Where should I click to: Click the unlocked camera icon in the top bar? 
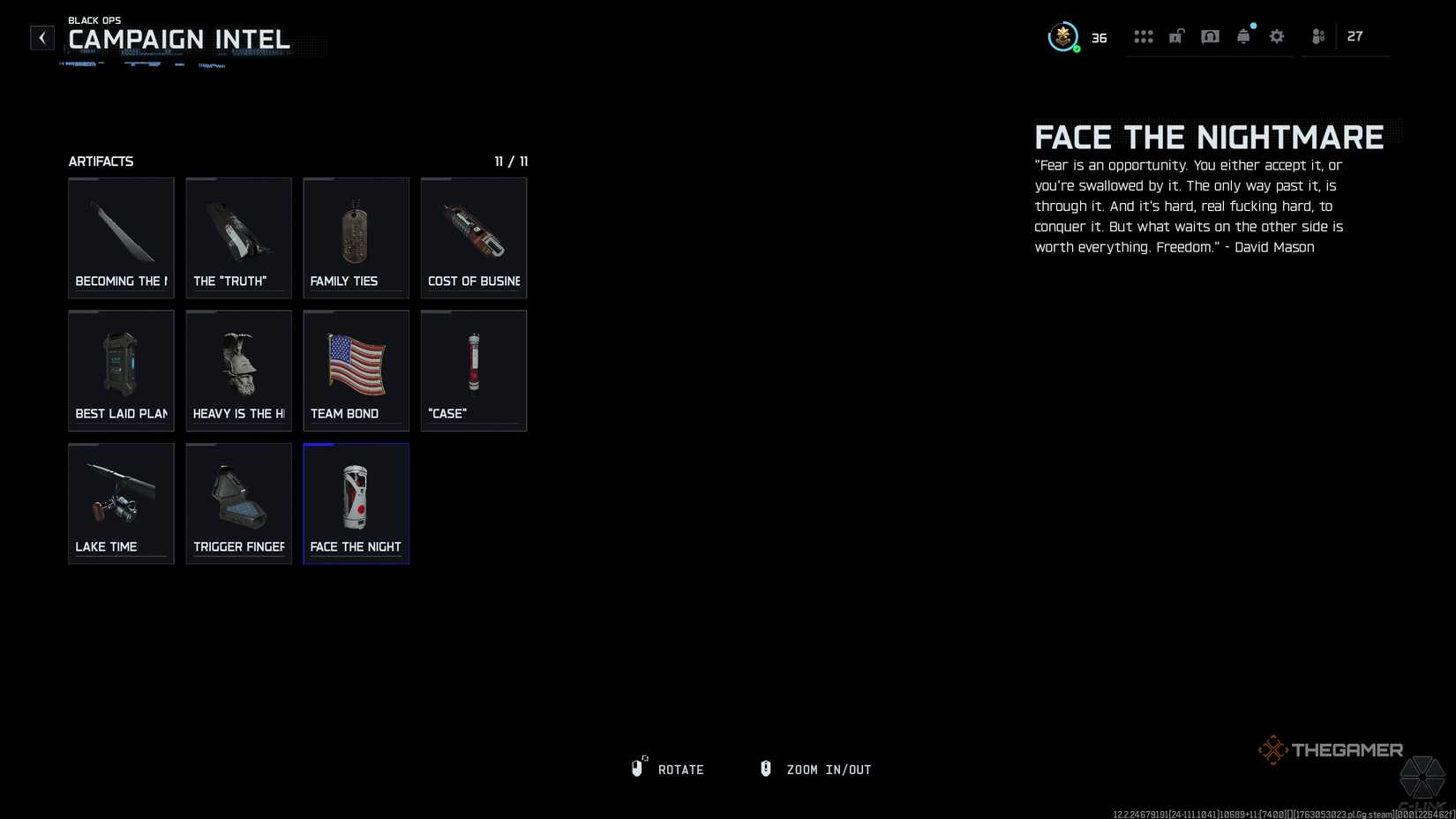[1175, 36]
